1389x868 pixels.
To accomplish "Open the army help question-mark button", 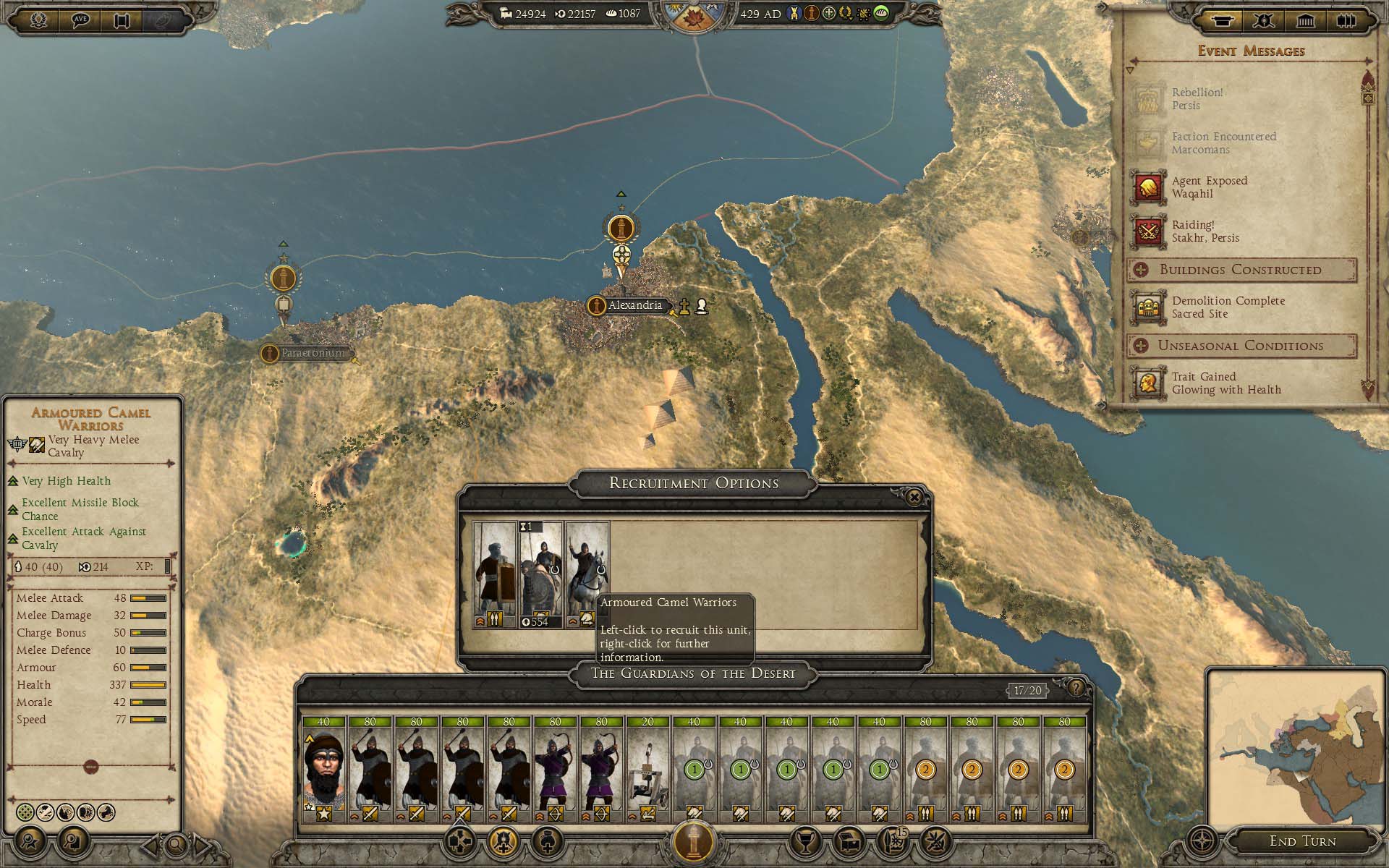I will pos(1076,688).
